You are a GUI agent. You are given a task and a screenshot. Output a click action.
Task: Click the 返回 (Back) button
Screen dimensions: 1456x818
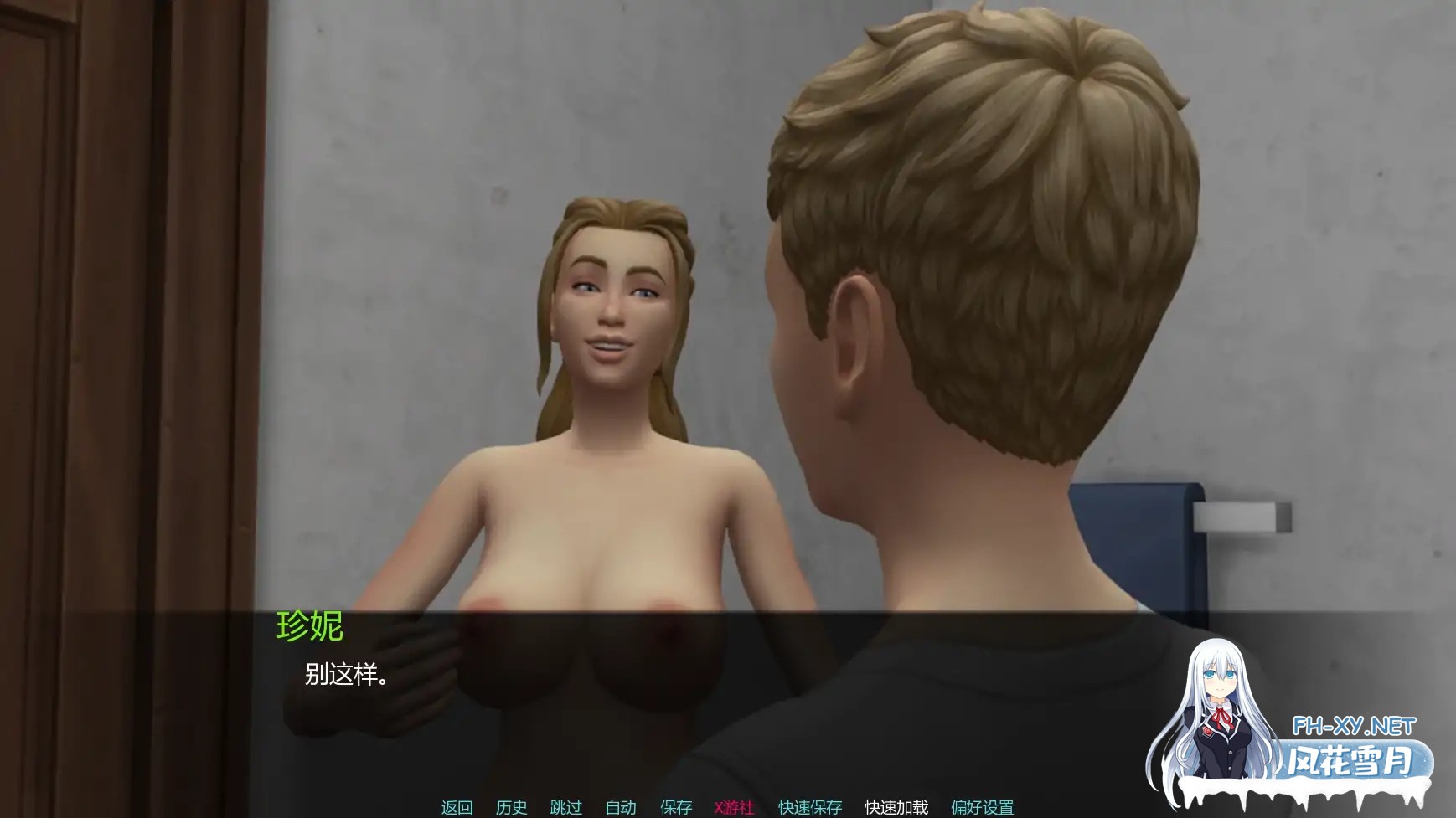(457, 807)
